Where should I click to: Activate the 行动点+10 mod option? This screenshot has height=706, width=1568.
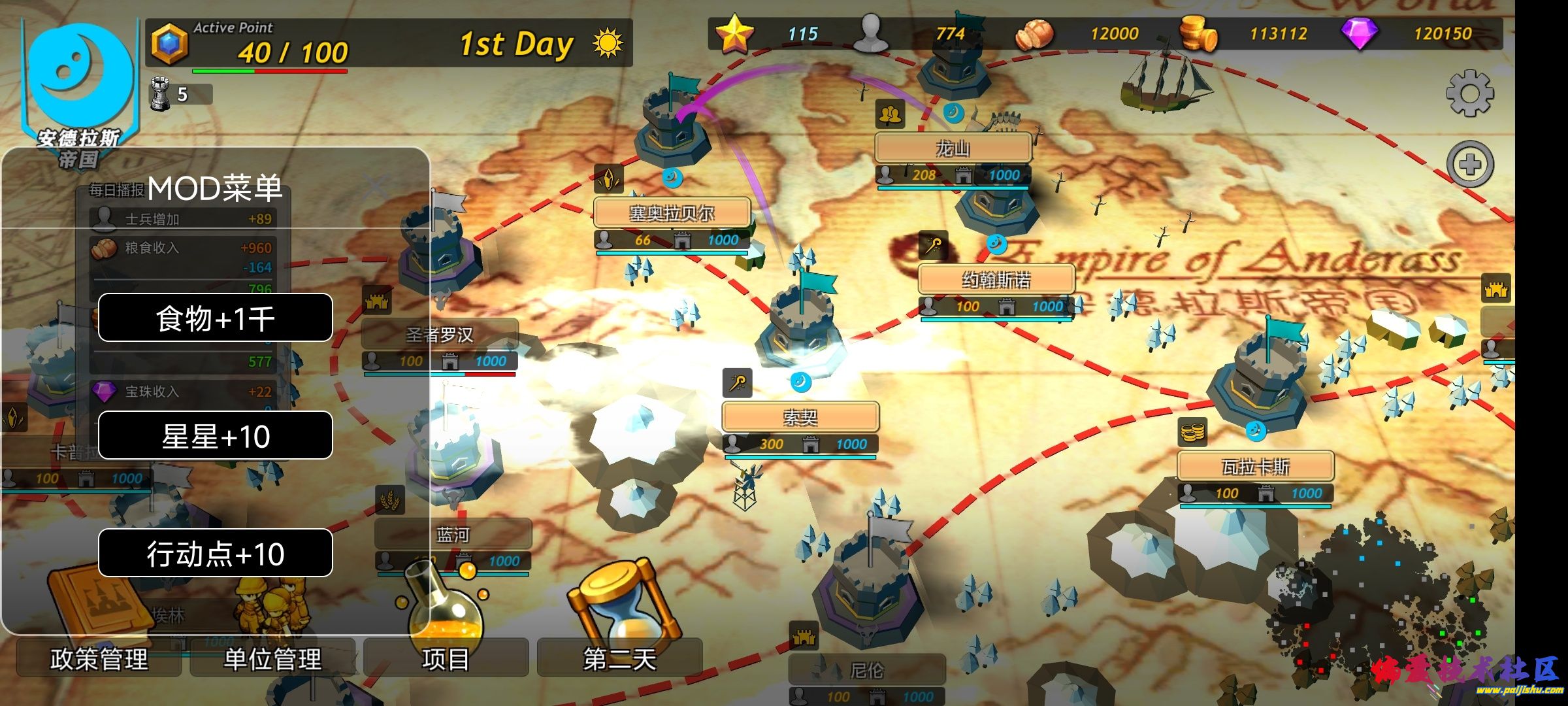[x=215, y=554]
